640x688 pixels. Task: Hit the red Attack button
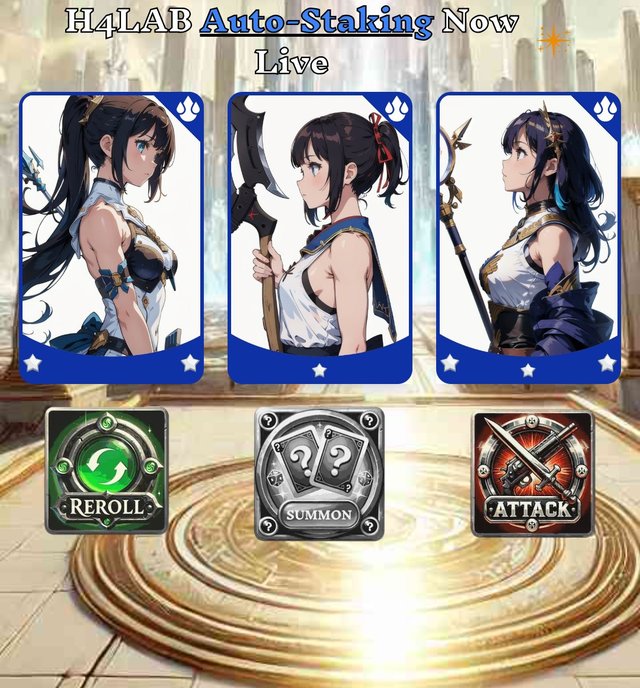click(x=531, y=472)
